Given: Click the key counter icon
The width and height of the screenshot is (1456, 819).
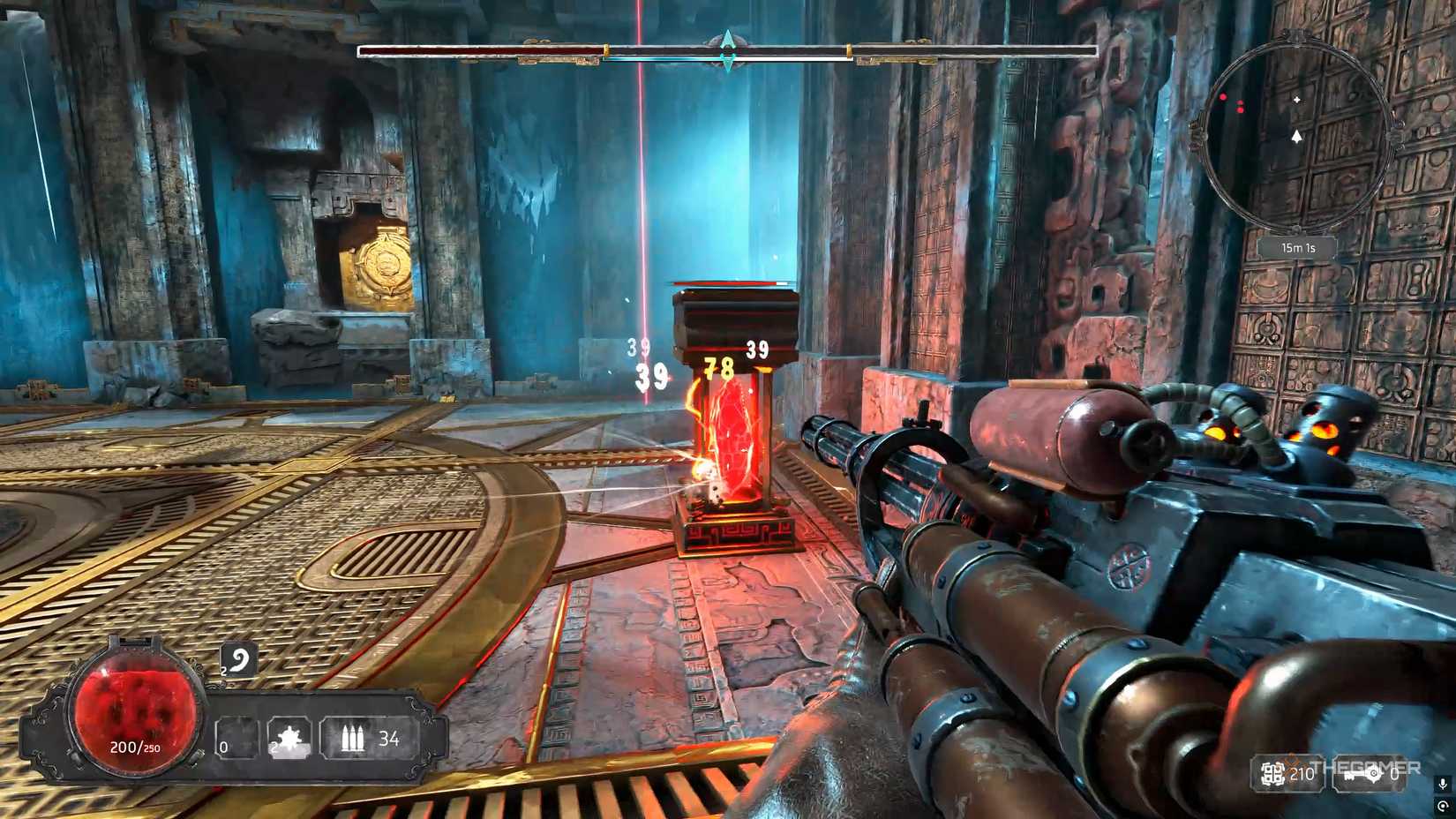Looking at the screenshot, I should (x=1362, y=774).
